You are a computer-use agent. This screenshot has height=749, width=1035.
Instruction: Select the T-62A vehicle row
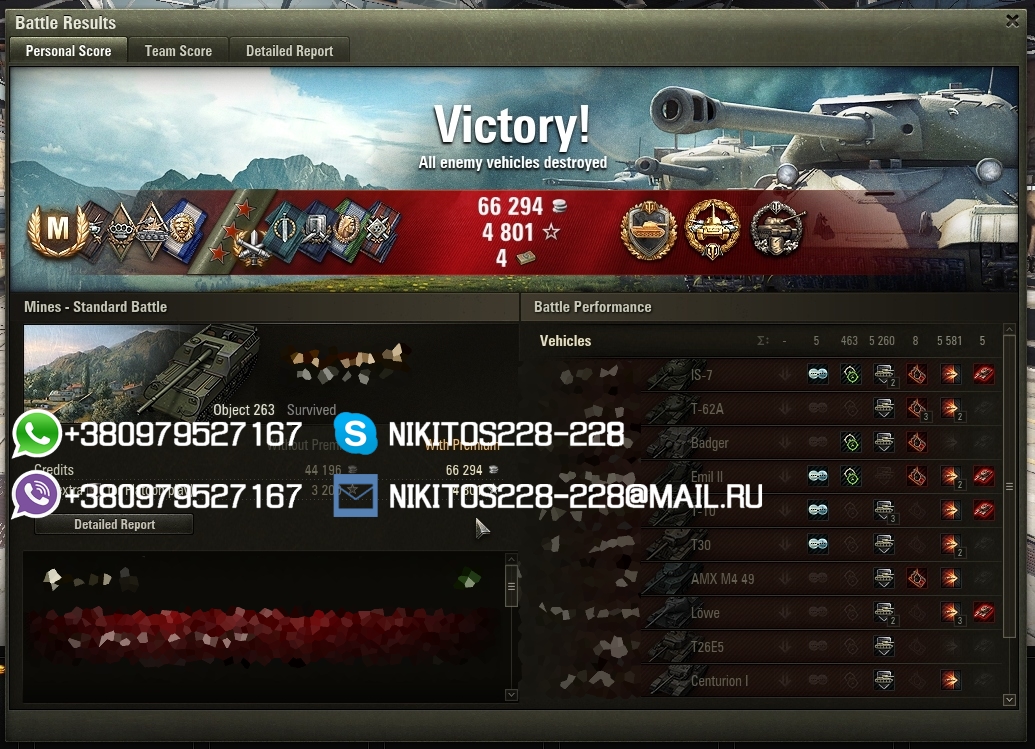coord(707,409)
